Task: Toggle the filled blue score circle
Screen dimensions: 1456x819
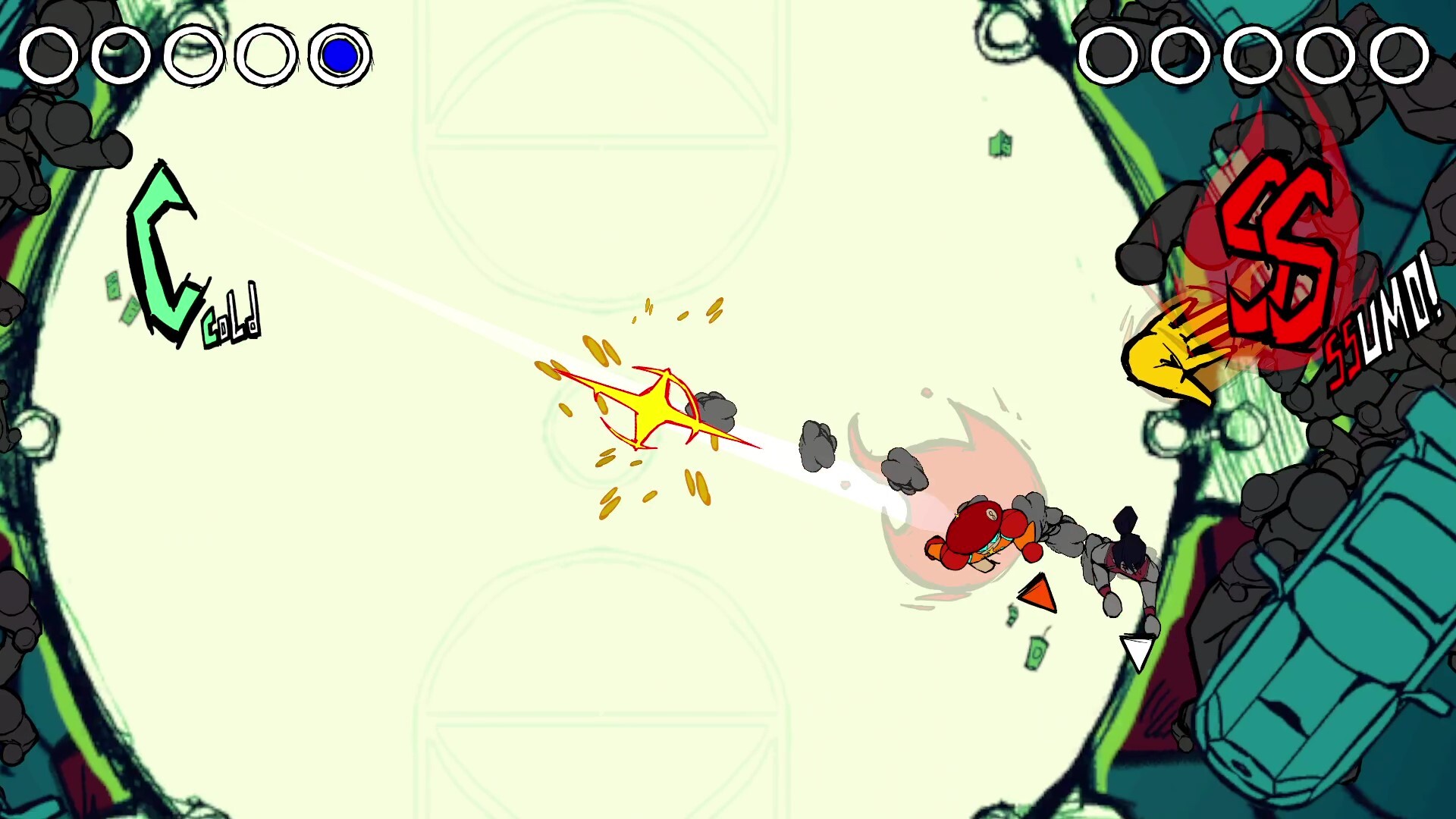Action: (x=340, y=54)
